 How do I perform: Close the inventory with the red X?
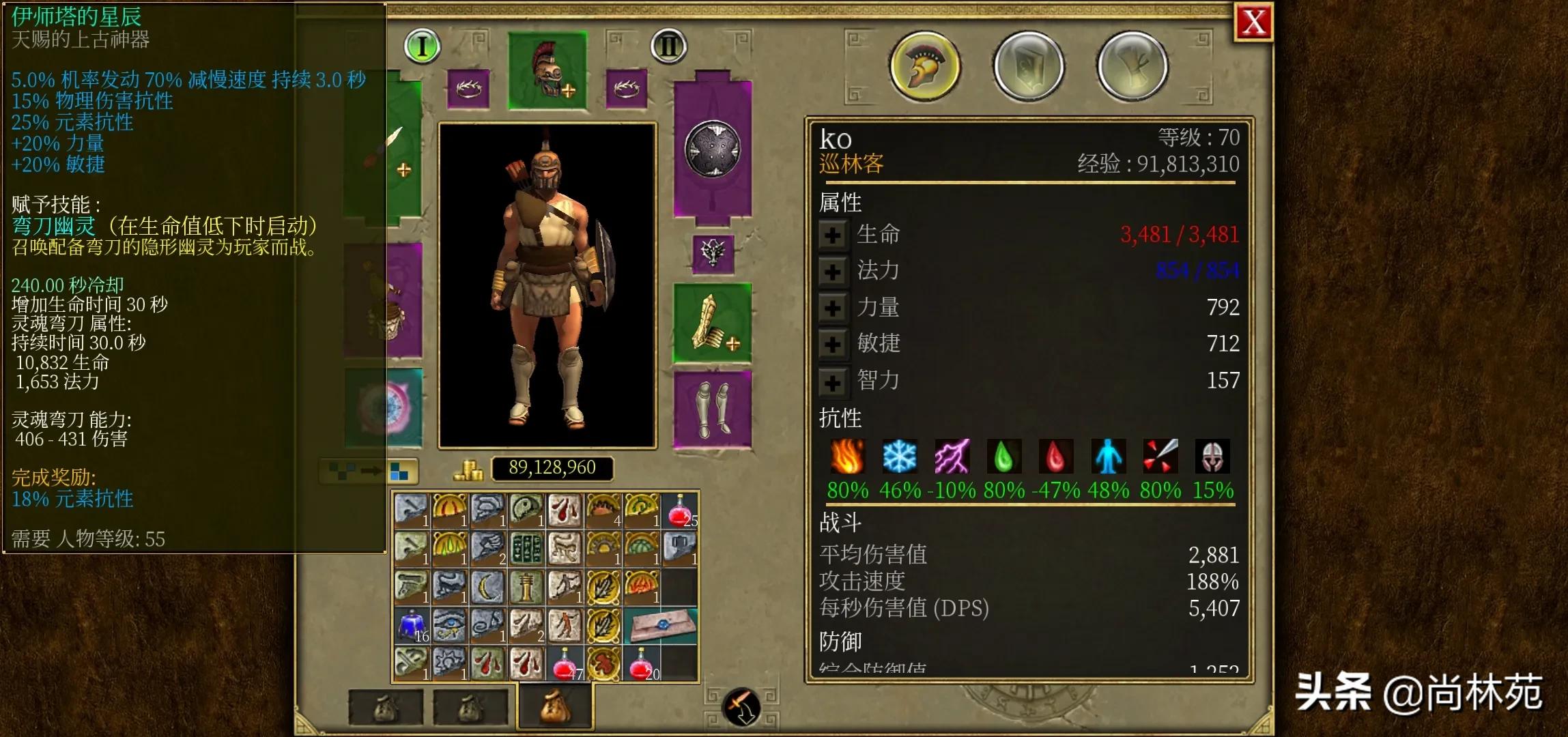pos(1254,23)
